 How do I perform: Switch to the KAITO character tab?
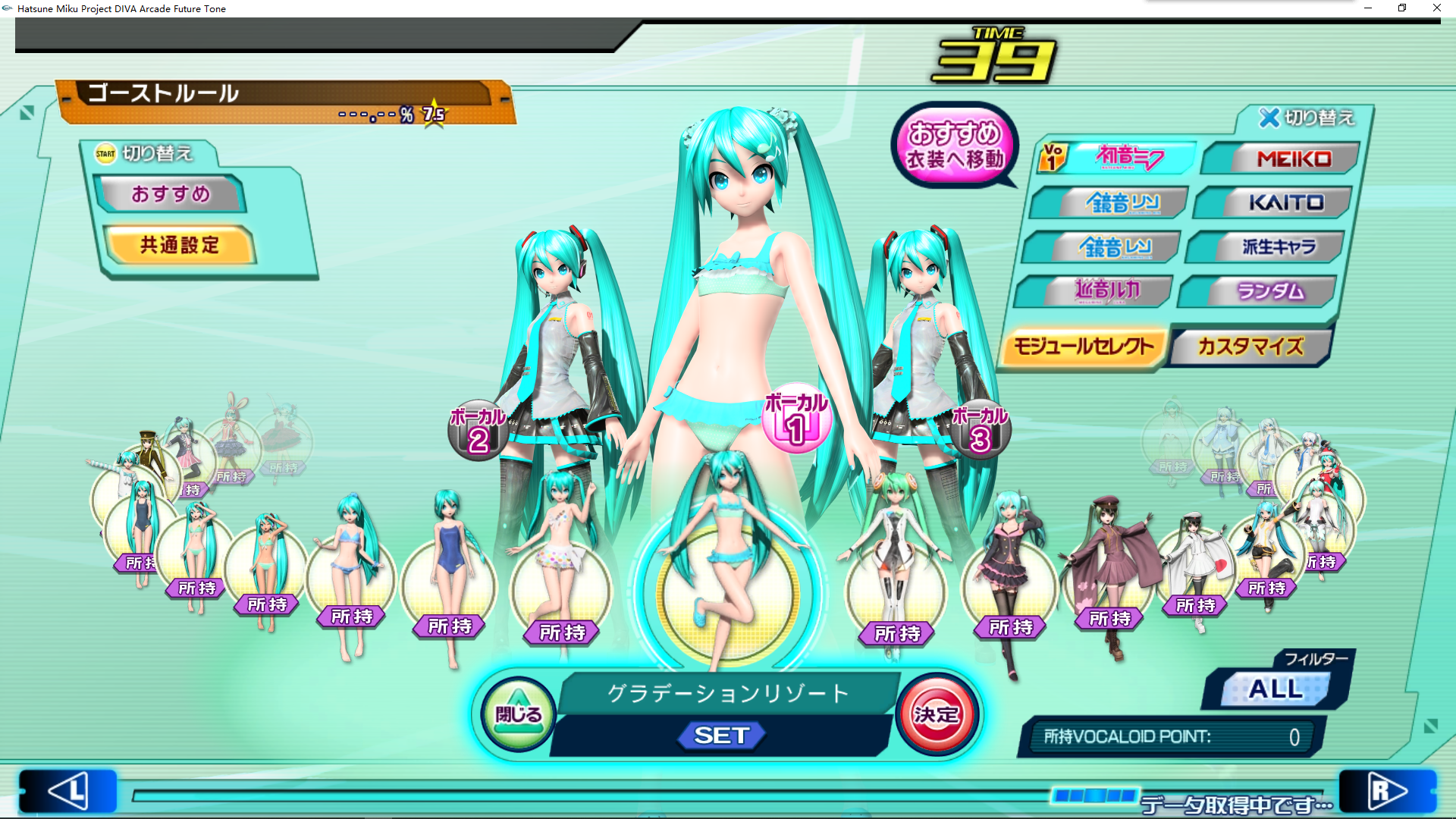pyautogui.click(x=1276, y=202)
